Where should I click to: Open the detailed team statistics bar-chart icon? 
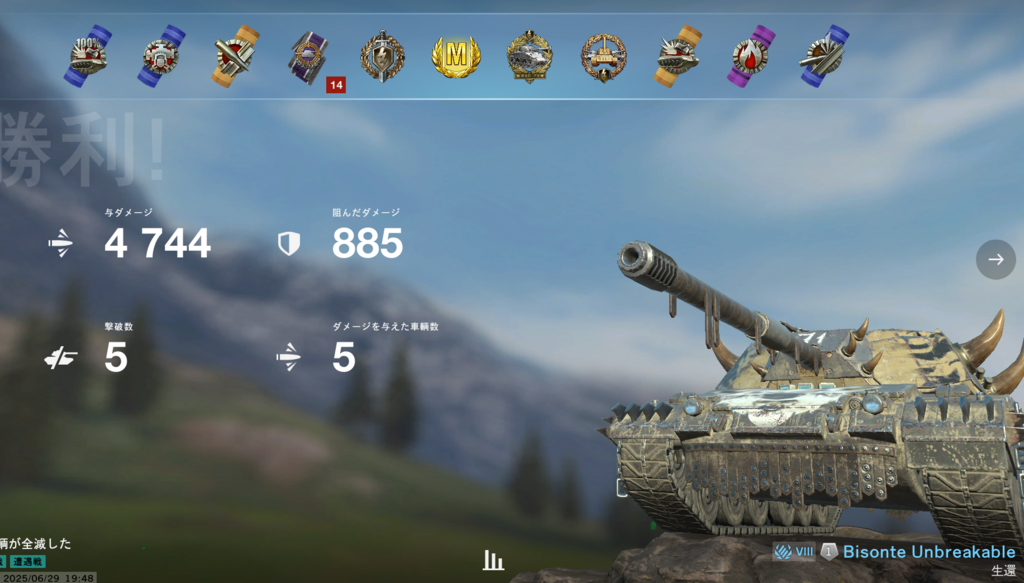tap(493, 560)
